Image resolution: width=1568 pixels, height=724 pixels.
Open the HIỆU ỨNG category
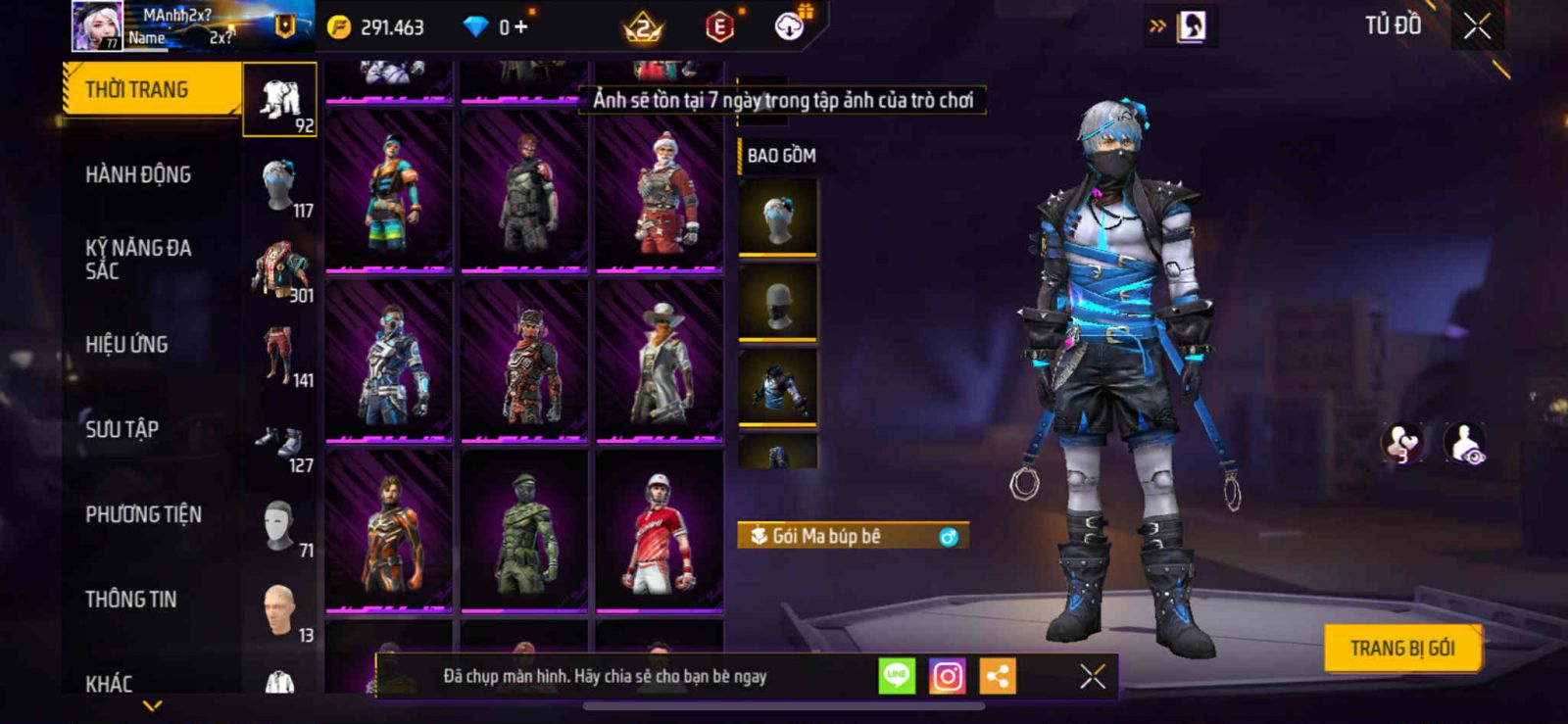tap(126, 345)
